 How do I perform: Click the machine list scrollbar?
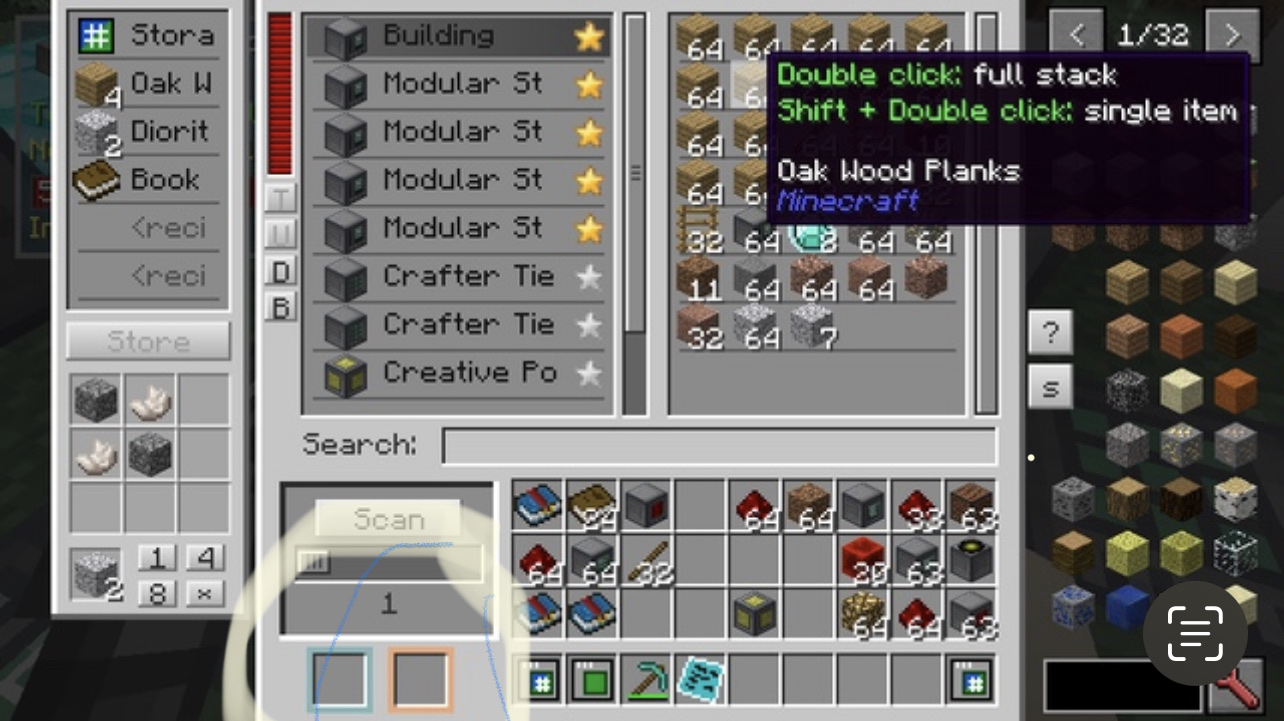click(634, 170)
